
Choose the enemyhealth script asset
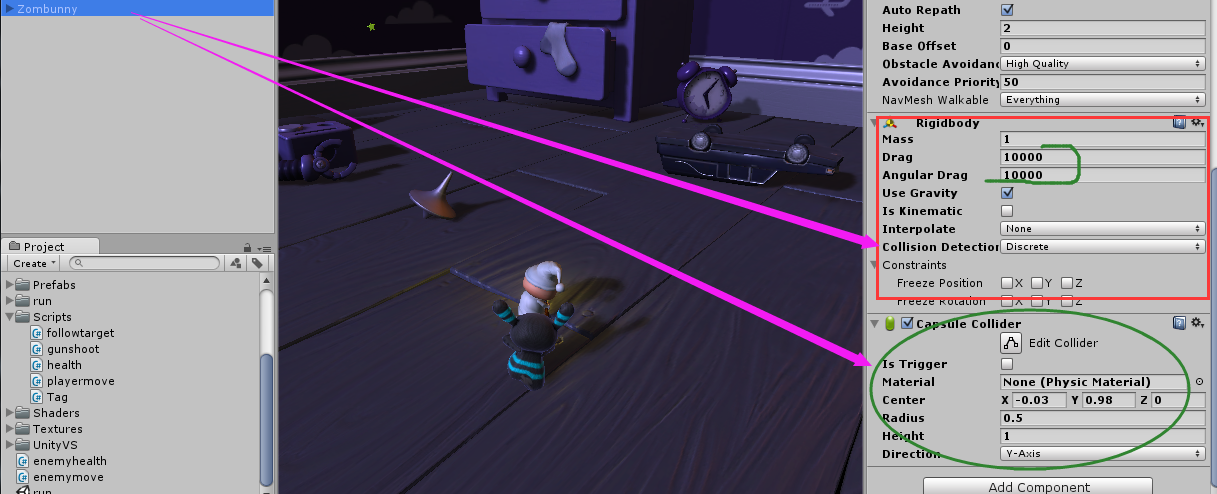(69, 461)
